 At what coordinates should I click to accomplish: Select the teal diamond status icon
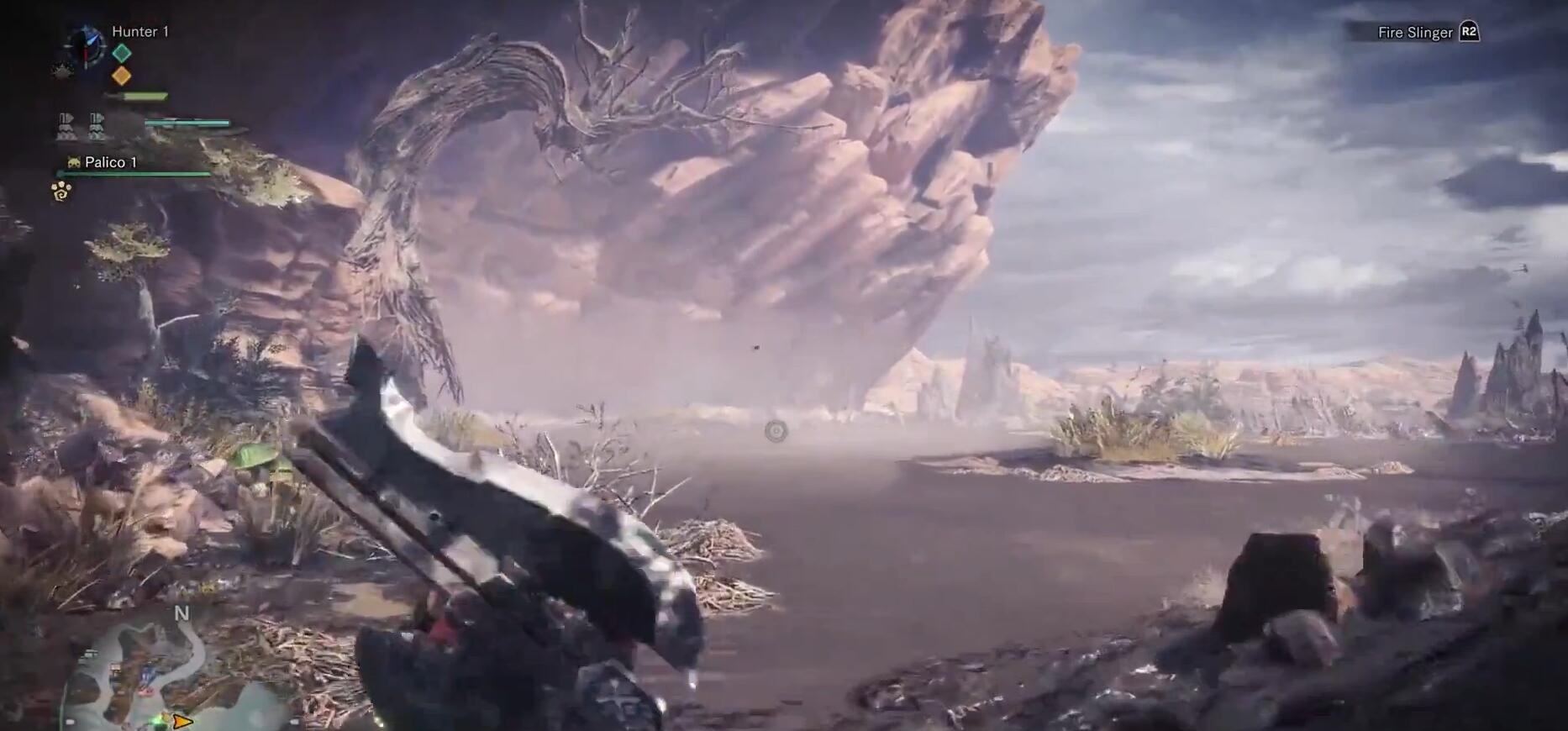coord(122,53)
